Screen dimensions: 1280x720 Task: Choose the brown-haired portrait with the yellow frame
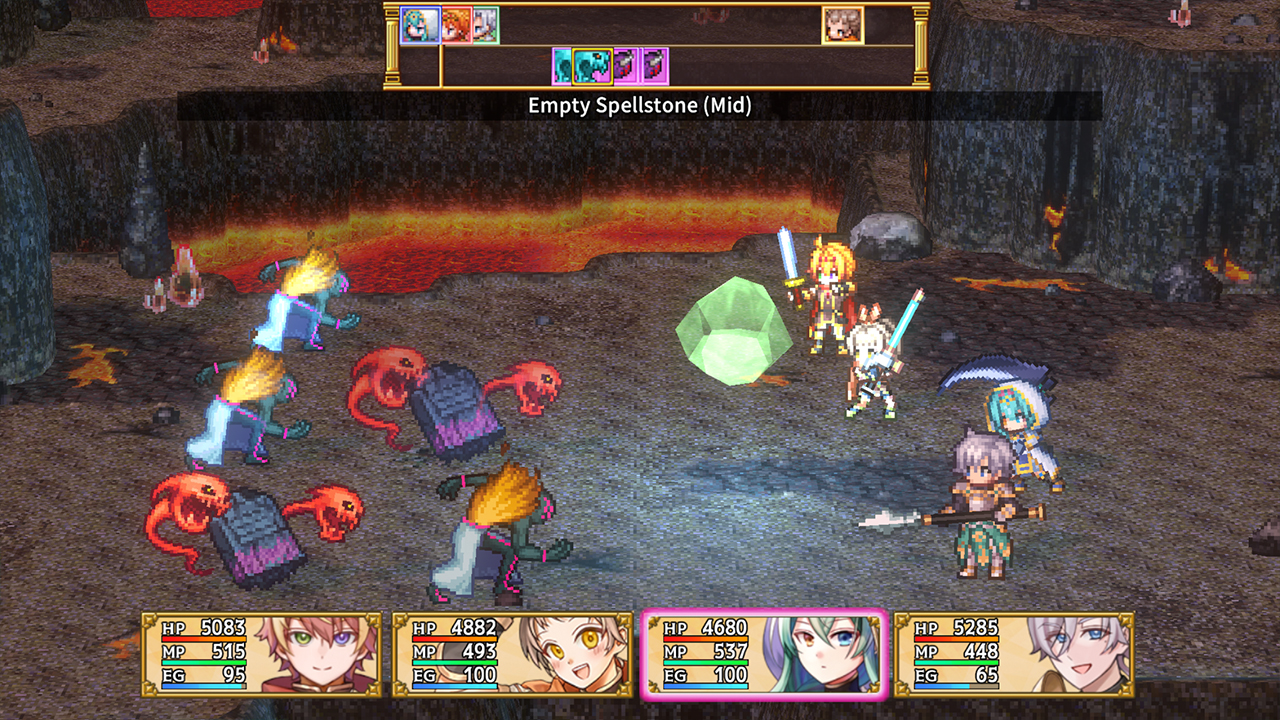tap(842, 25)
